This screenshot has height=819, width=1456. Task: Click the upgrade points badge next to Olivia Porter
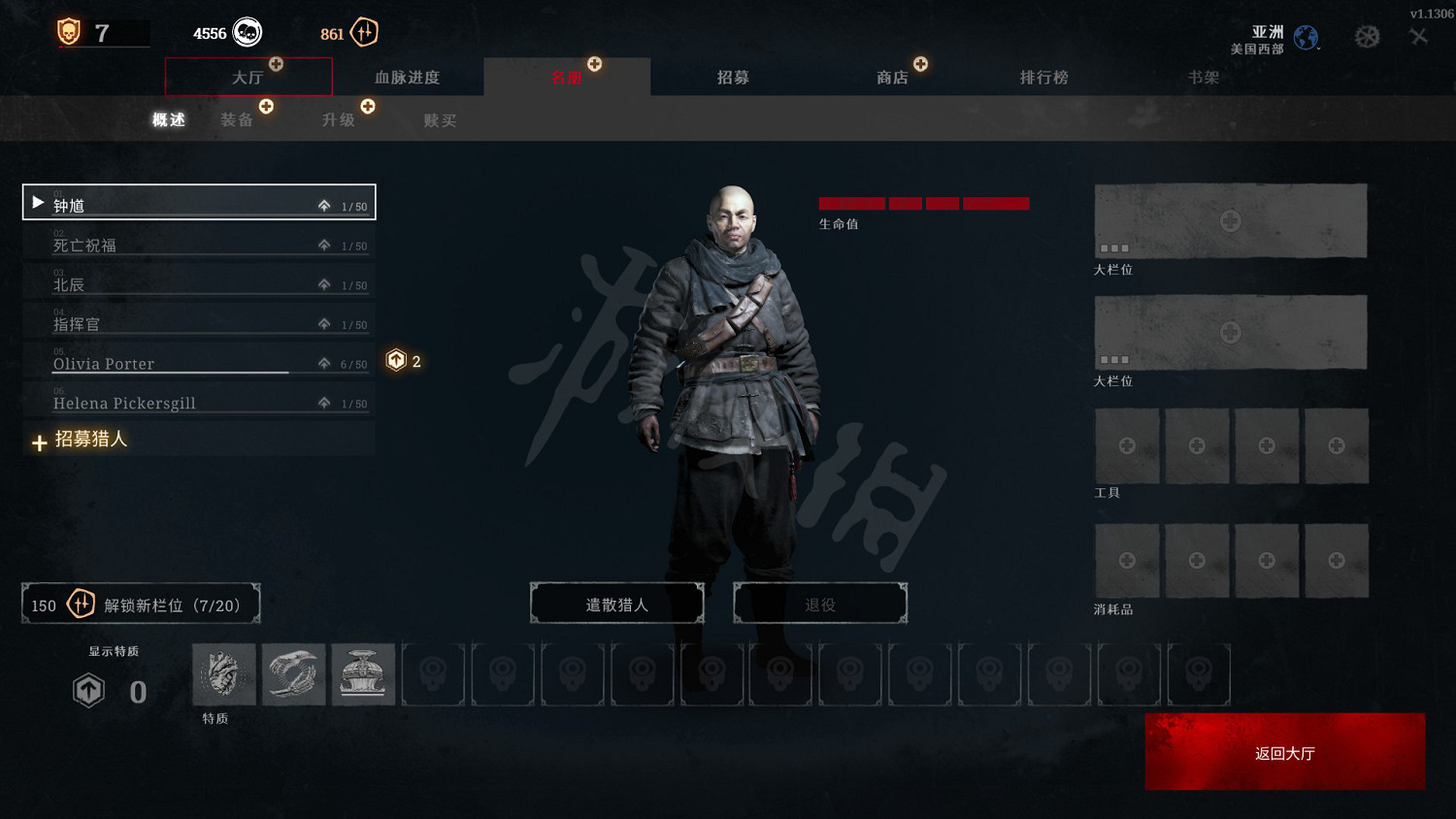[x=398, y=360]
